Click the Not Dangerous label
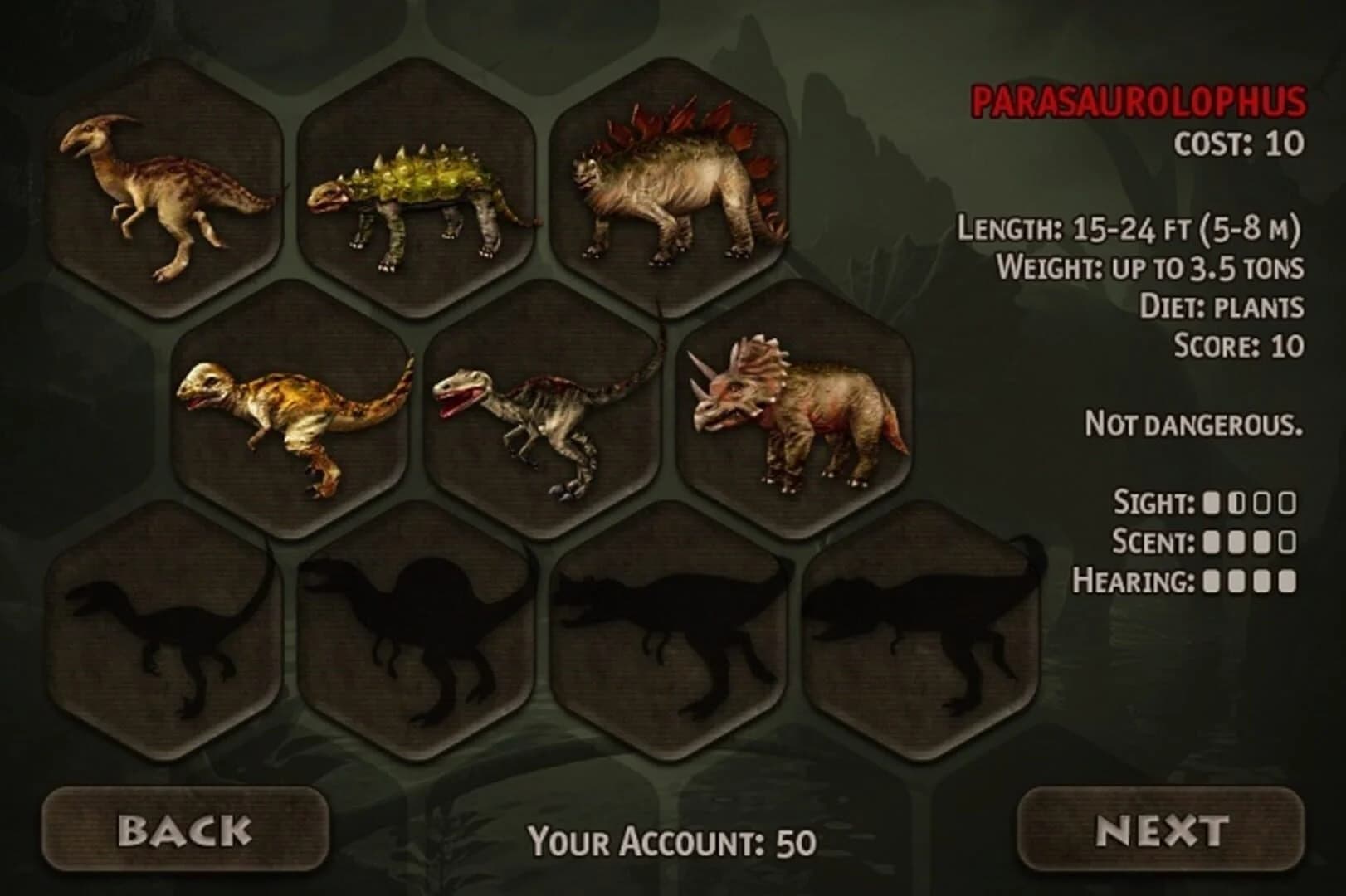The image size is (1346, 896). (x=1192, y=423)
